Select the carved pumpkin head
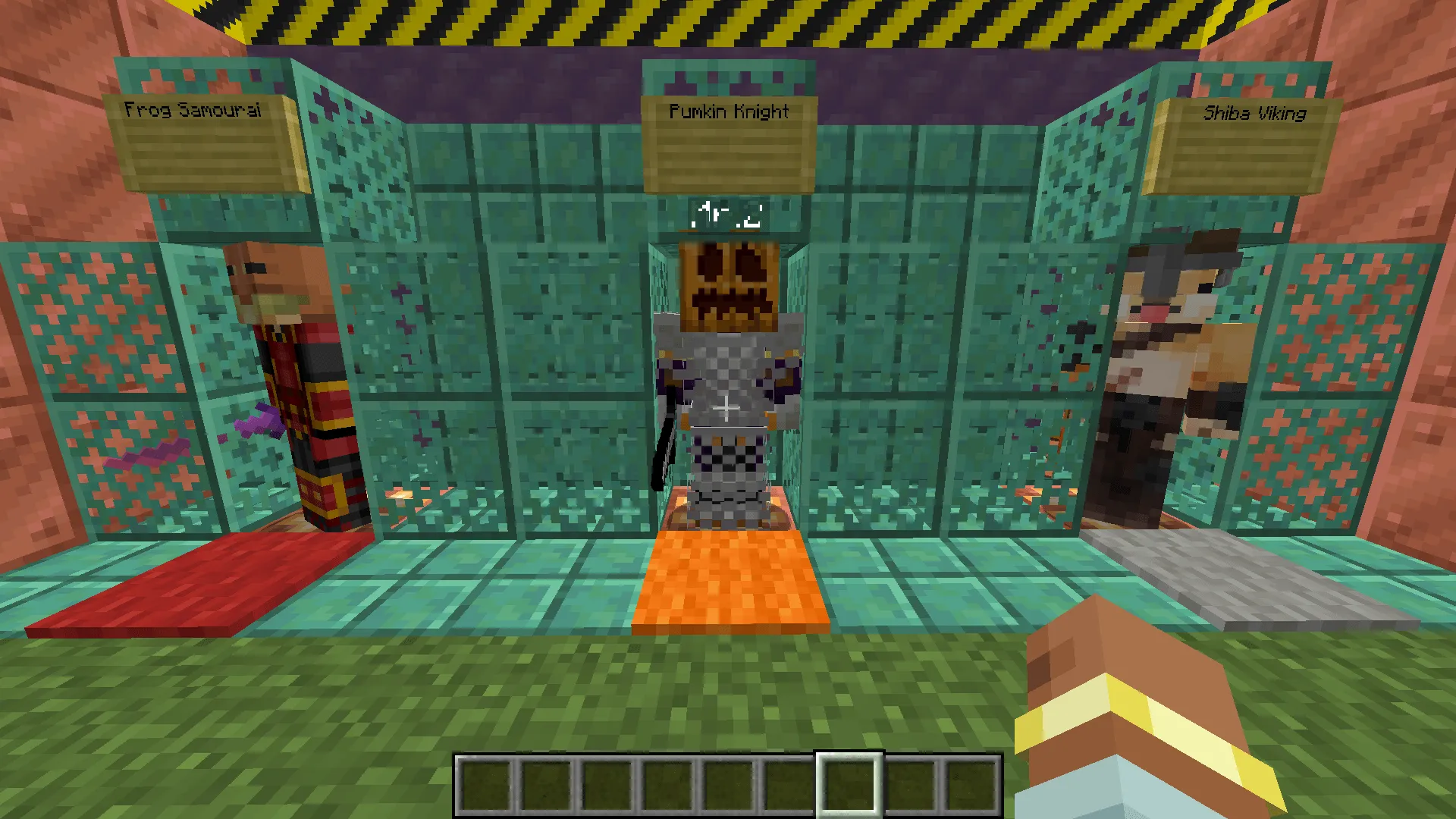The height and width of the screenshot is (819, 1456). click(726, 284)
